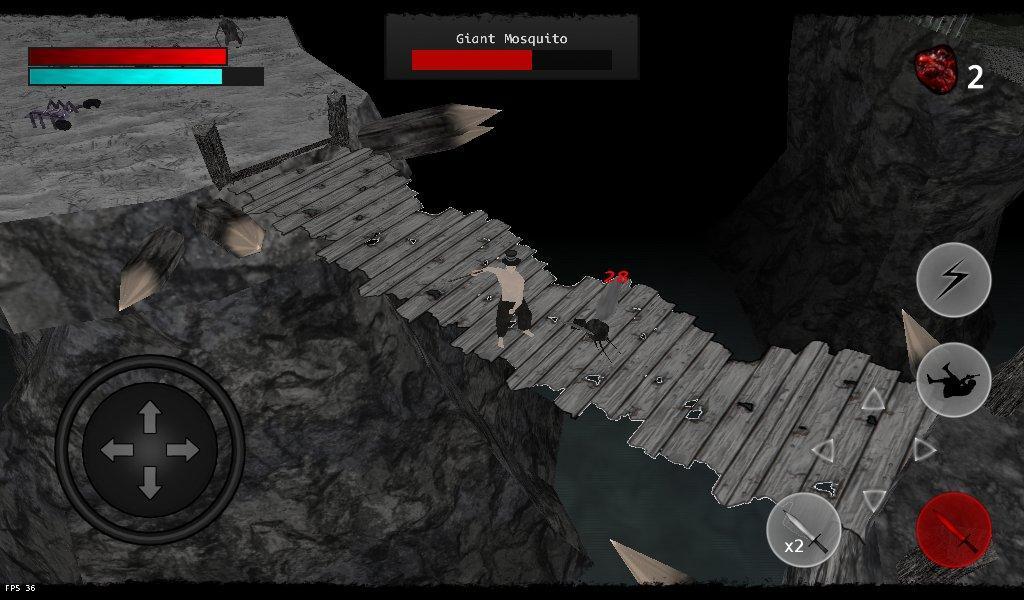This screenshot has width=1024, height=600.
Task: Move right using the joystick's right arrow
Action: pos(184,450)
